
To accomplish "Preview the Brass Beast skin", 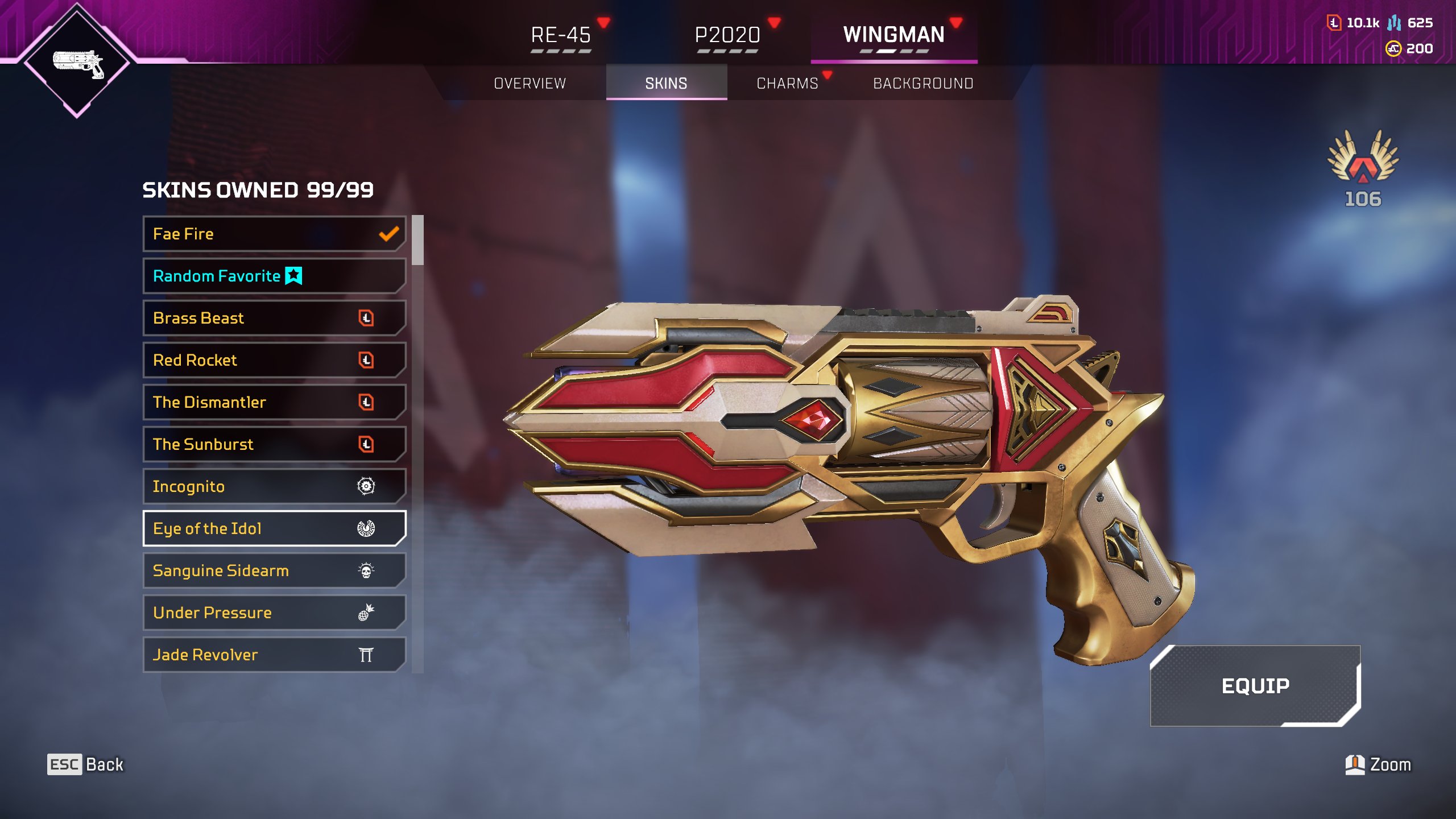I will tap(274, 318).
